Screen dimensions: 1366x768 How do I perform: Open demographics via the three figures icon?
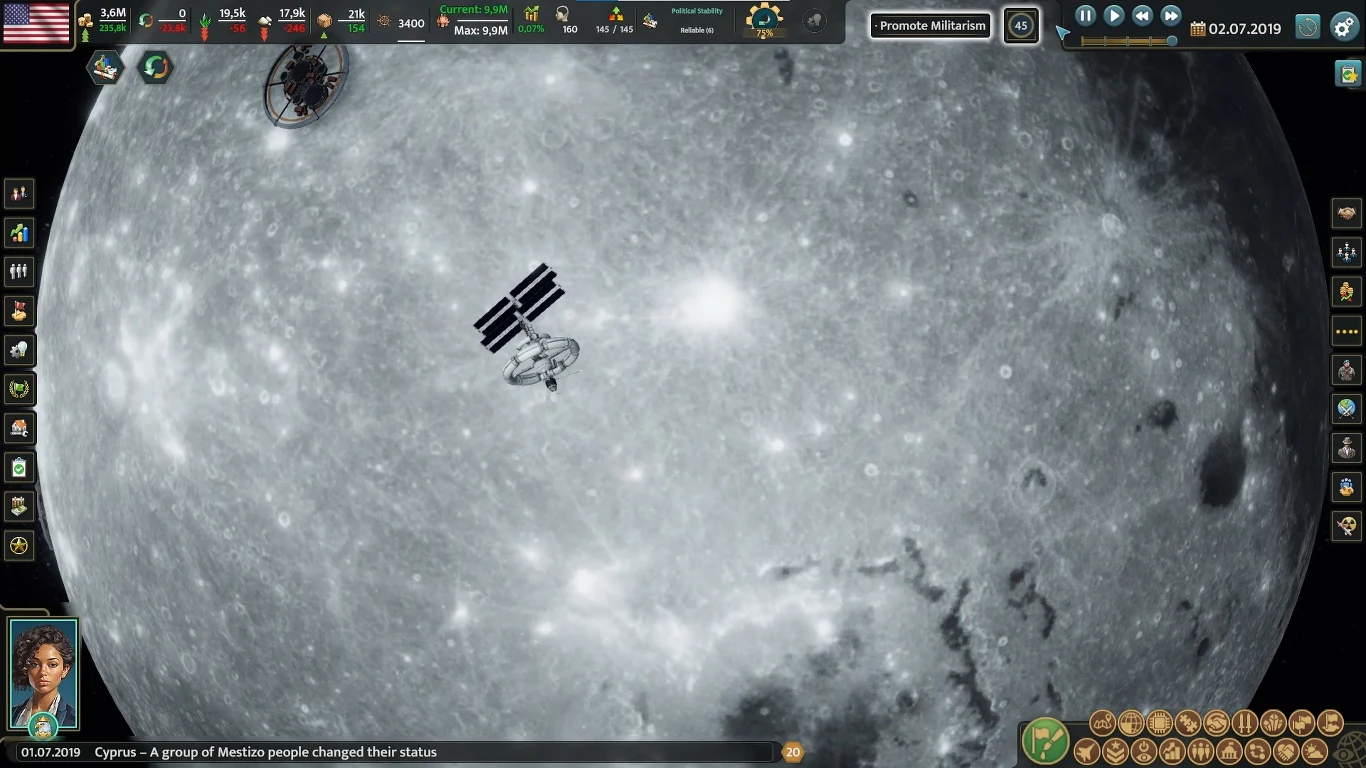click(17, 271)
